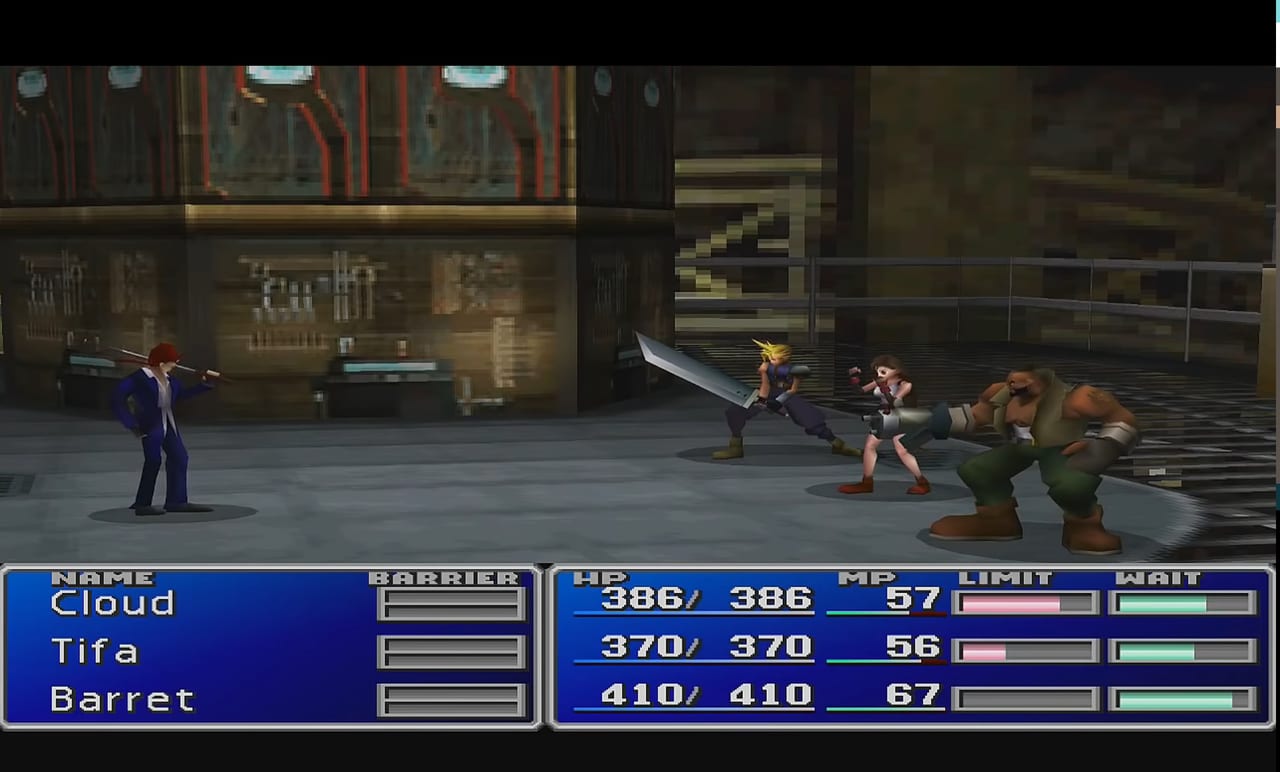Toggle Tifa's Barrier gauge
This screenshot has height=772, width=1280.
[x=451, y=651]
